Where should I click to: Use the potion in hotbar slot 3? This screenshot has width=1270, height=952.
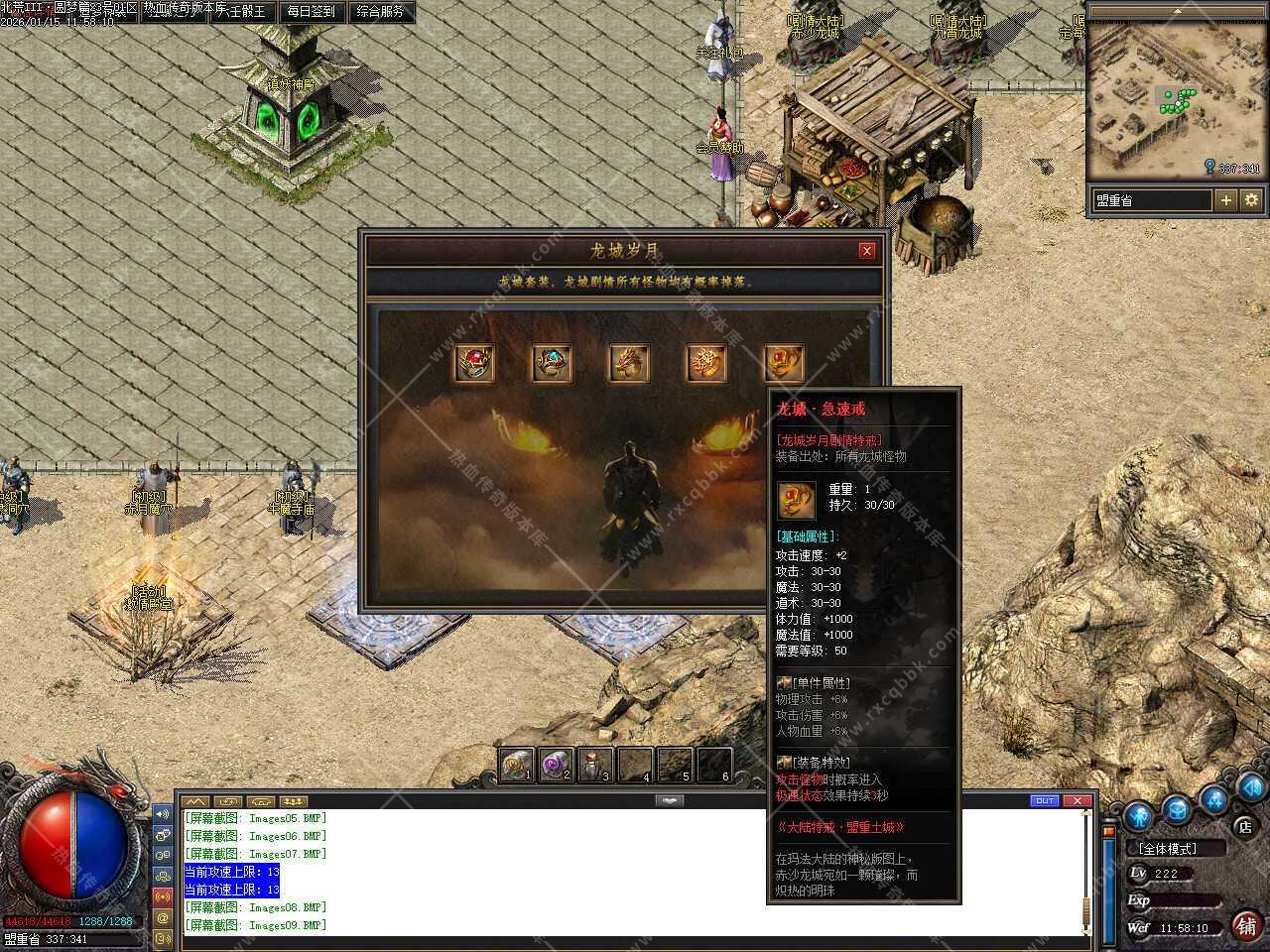coord(594,765)
